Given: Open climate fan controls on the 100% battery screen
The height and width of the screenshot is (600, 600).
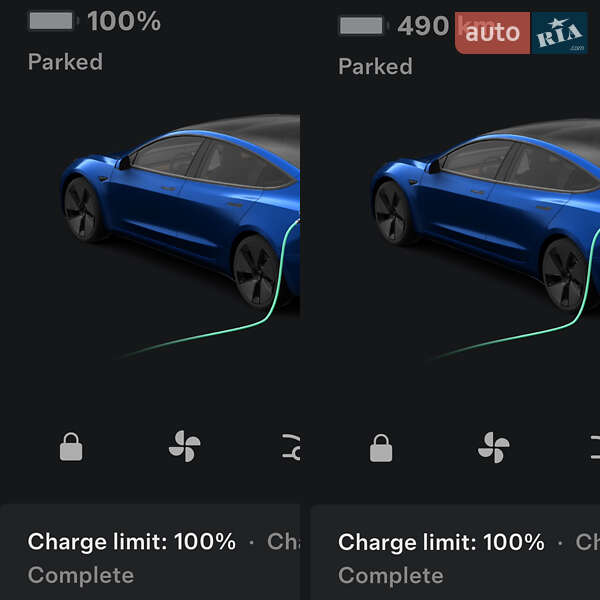Looking at the screenshot, I should click(x=185, y=446).
